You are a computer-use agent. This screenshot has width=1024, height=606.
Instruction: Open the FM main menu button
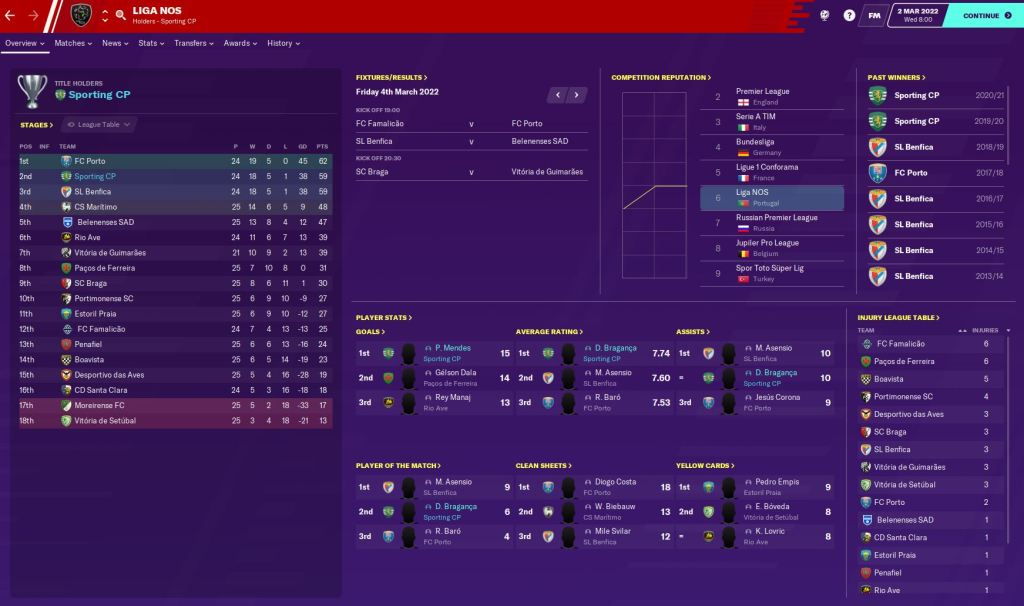pos(874,16)
